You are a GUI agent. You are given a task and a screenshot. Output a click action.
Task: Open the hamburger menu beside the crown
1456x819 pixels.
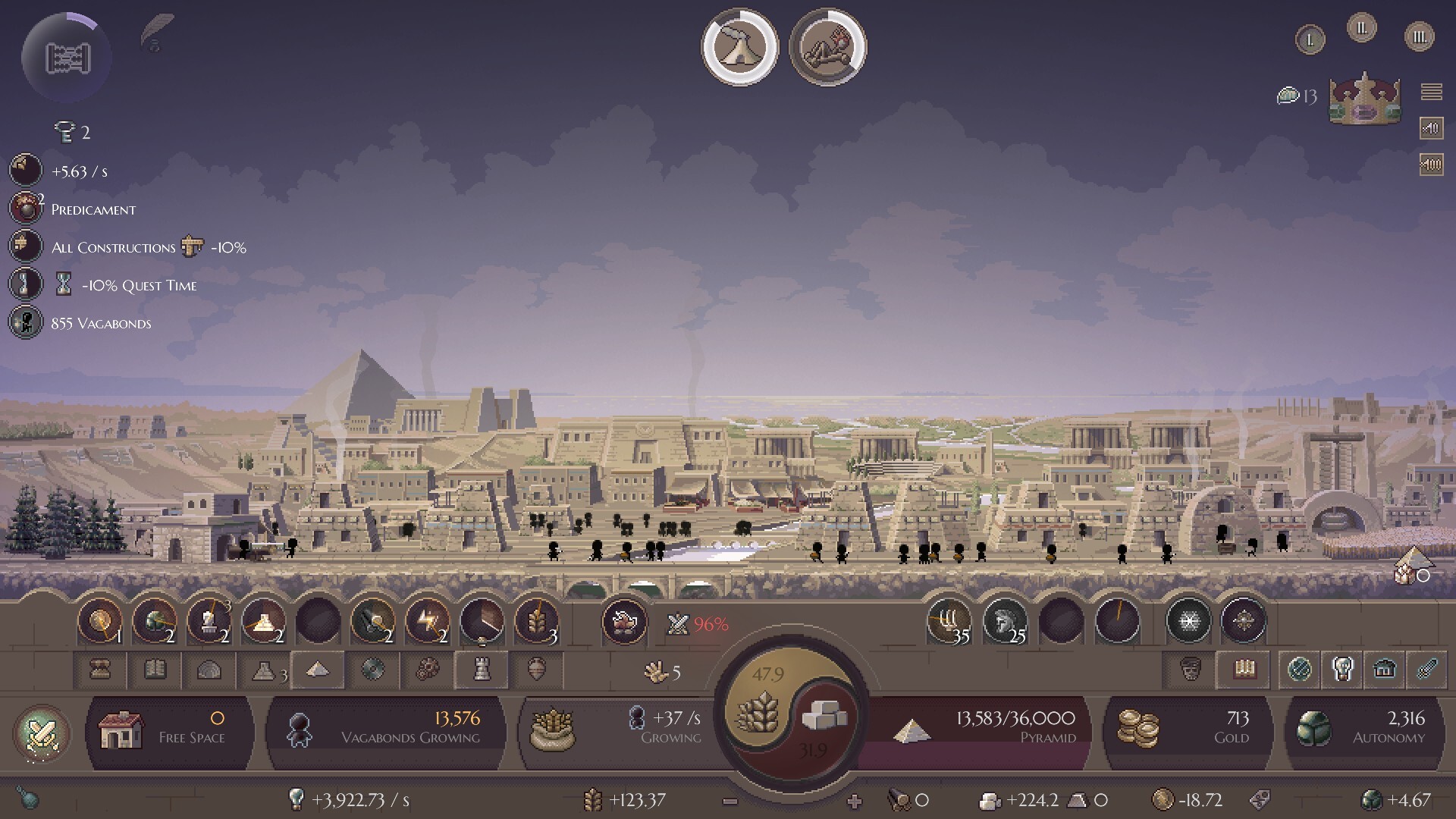1431,92
